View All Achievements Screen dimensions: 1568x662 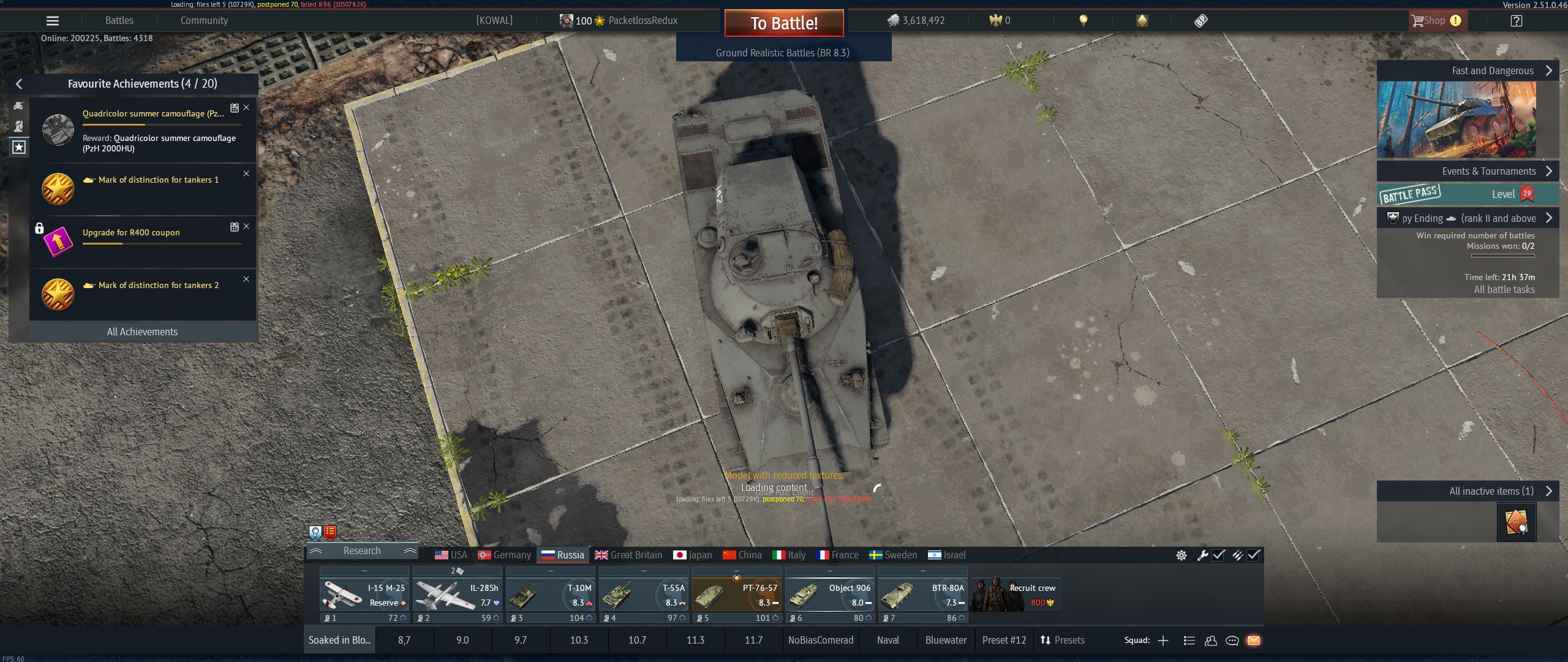pos(142,332)
